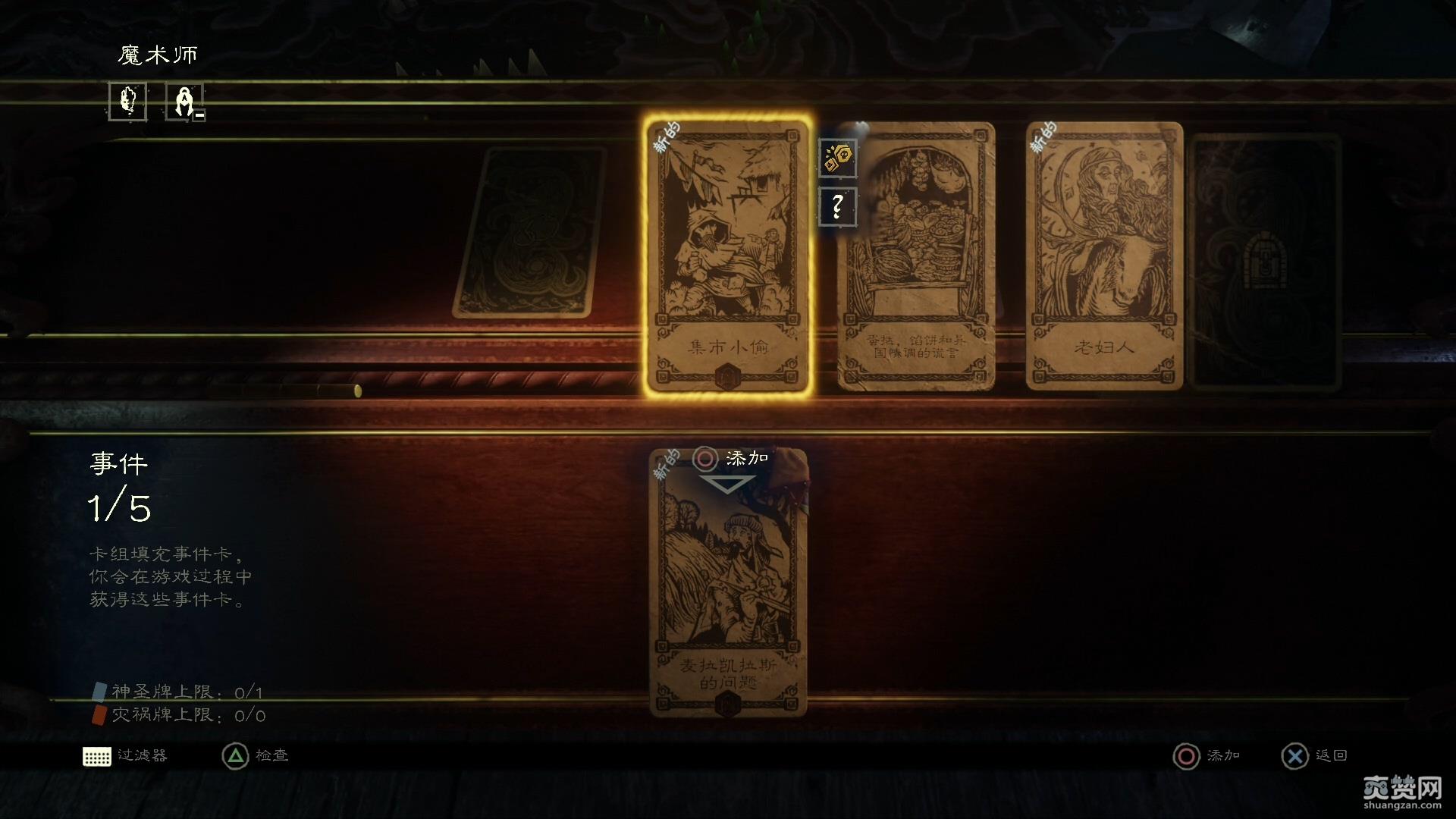Click the triangle 检查 inspect icon
The height and width of the screenshot is (819, 1456).
point(234,755)
